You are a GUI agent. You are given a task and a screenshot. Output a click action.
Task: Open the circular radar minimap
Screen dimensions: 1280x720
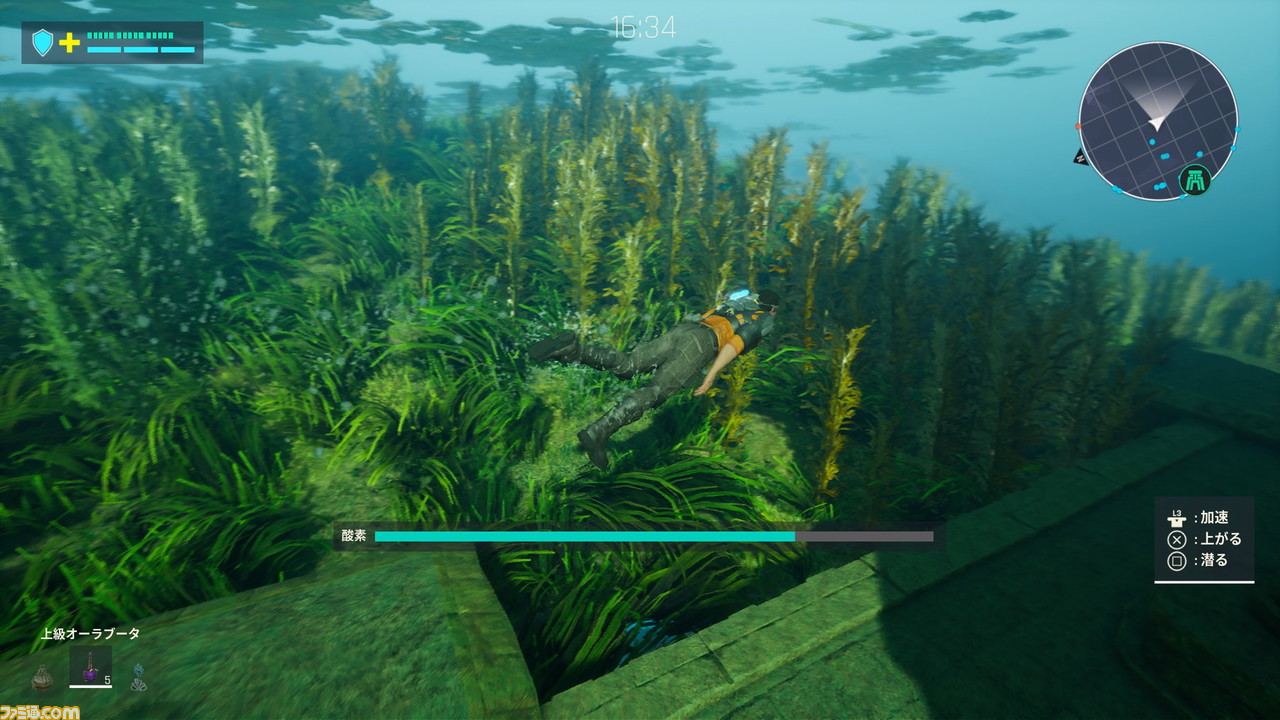tap(1158, 121)
